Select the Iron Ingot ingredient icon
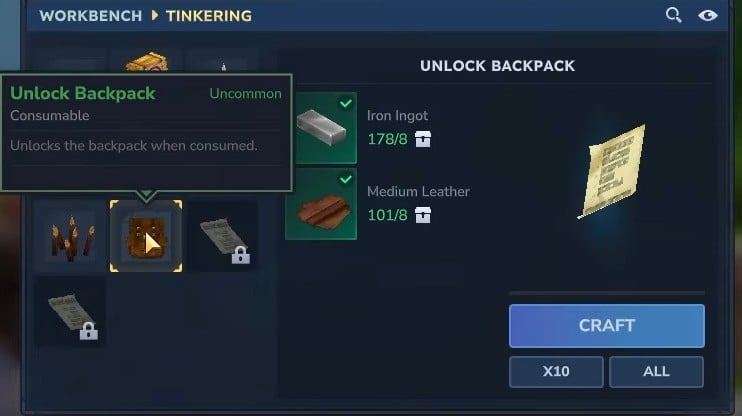Viewport: 742px width, 416px height. point(321,128)
